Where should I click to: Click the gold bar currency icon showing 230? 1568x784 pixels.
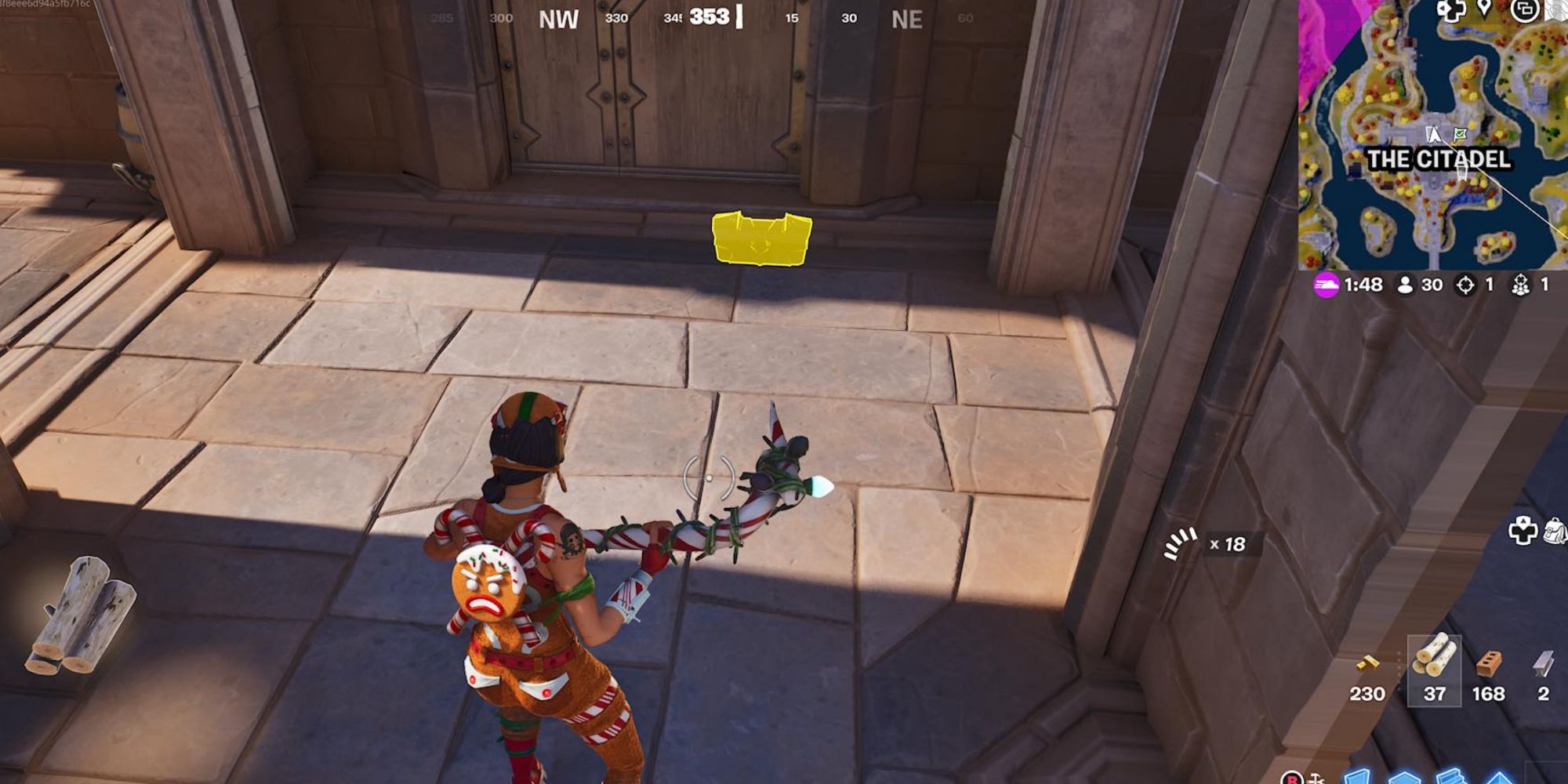tap(1368, 662)
